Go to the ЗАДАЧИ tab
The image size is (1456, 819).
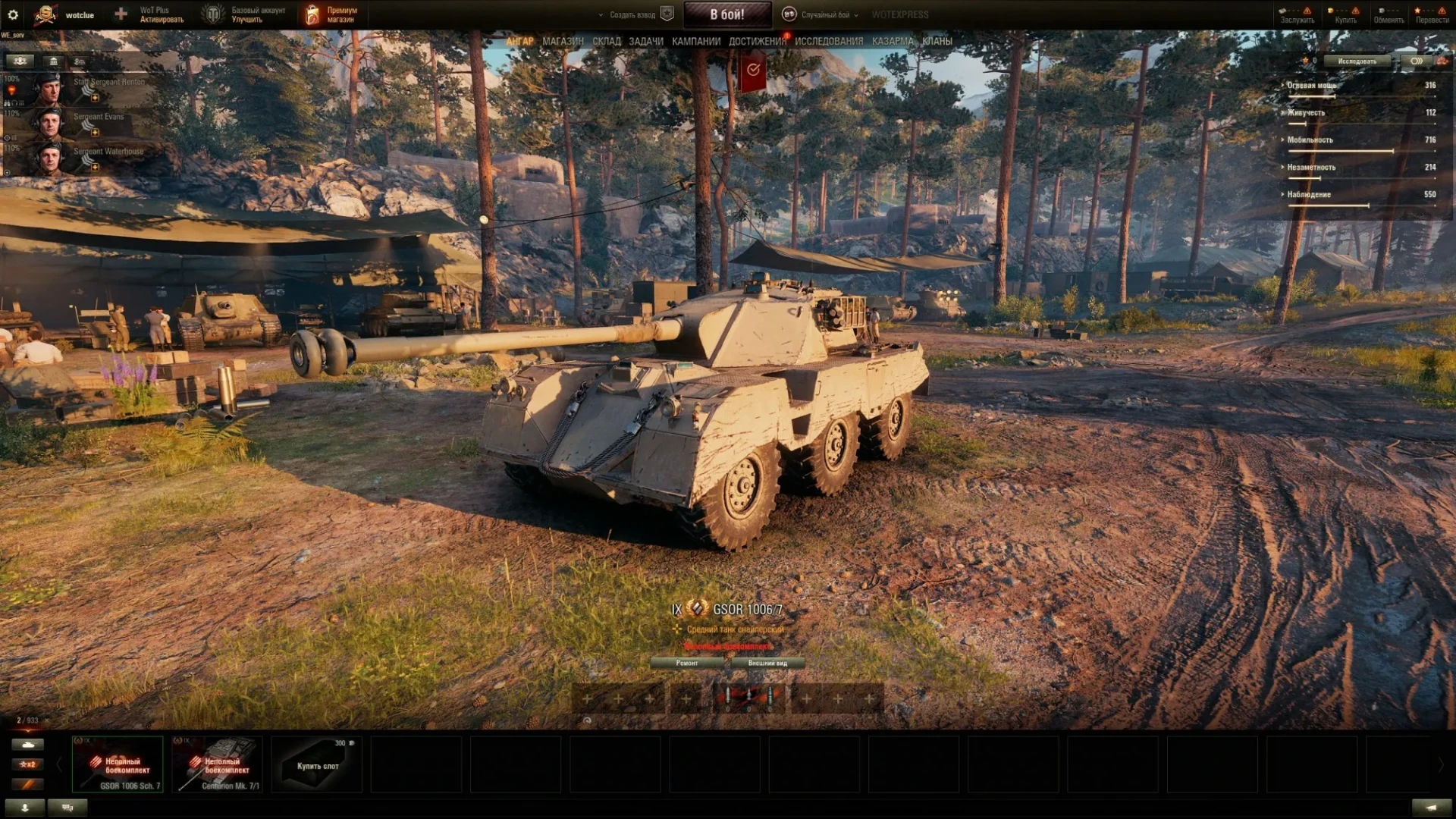(646, 42)
